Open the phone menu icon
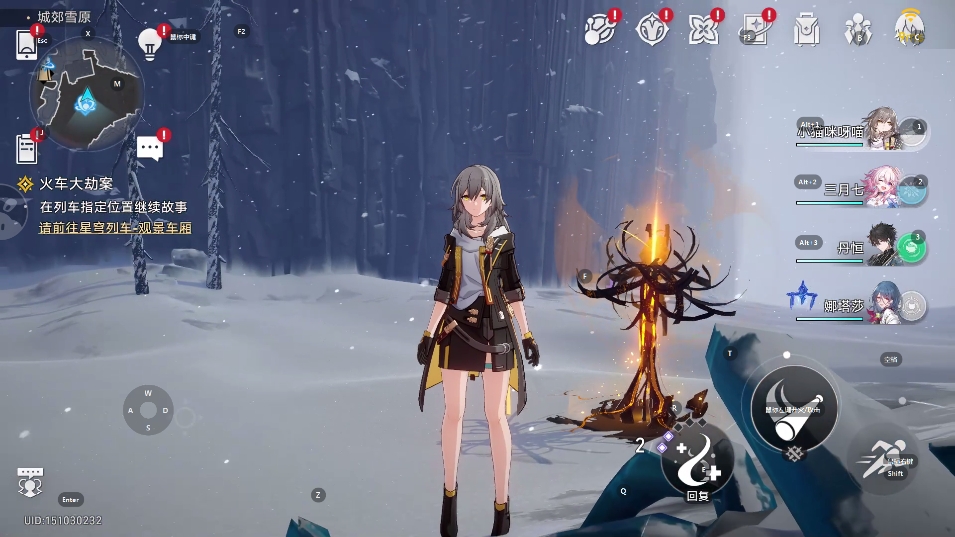The height and width of the screenshot is (537, 955). coord(27,45)
